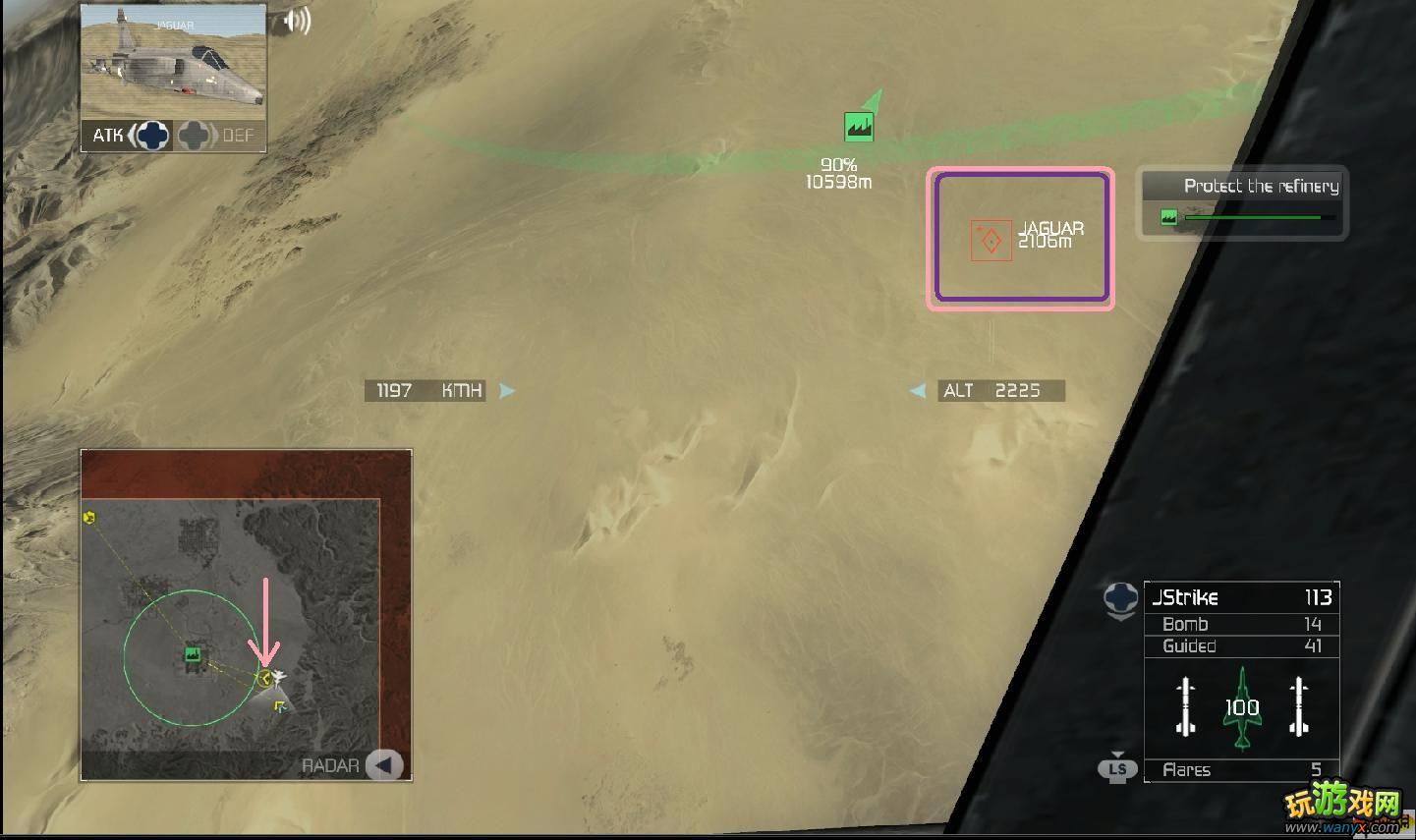Select the refinery marker on the radar

pyautogui.click(x=193, y=654)
